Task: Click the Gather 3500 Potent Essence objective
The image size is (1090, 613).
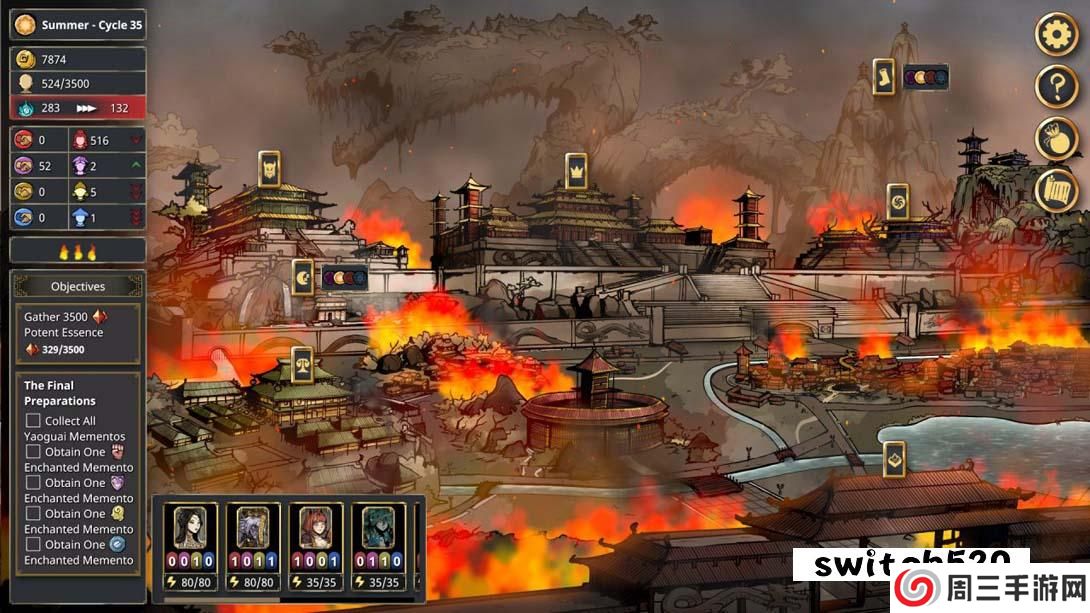Action: [x=78, y=333]
